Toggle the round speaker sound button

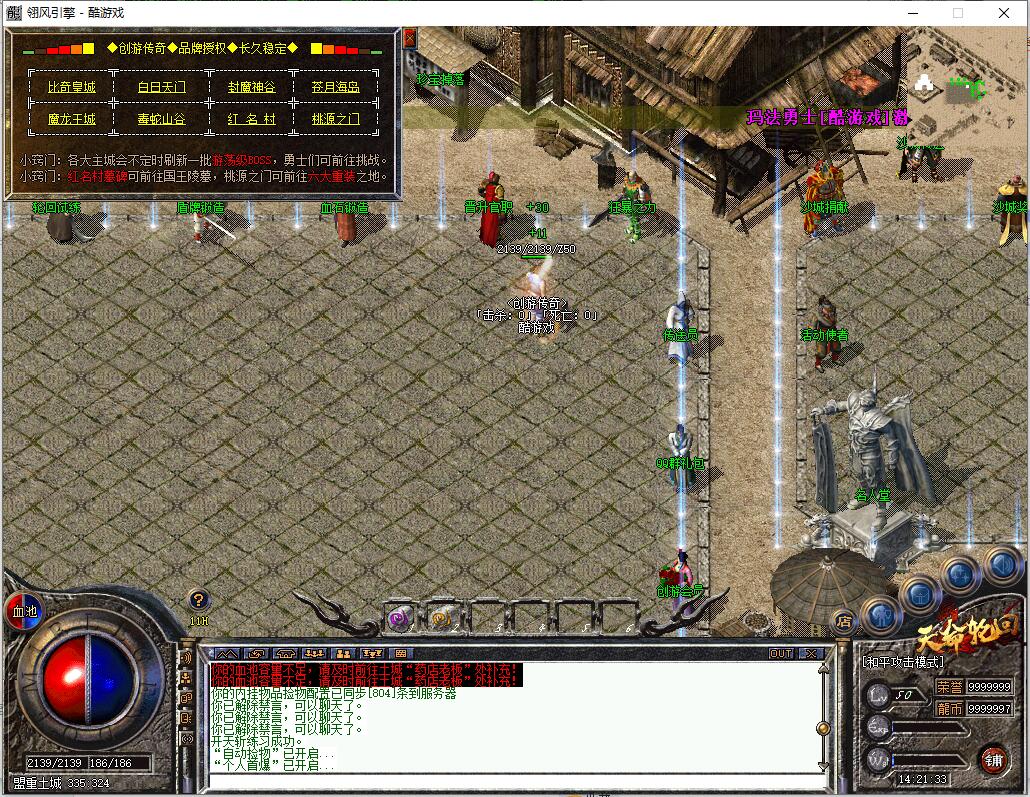pyautogui.click(x=1001, y=566)
